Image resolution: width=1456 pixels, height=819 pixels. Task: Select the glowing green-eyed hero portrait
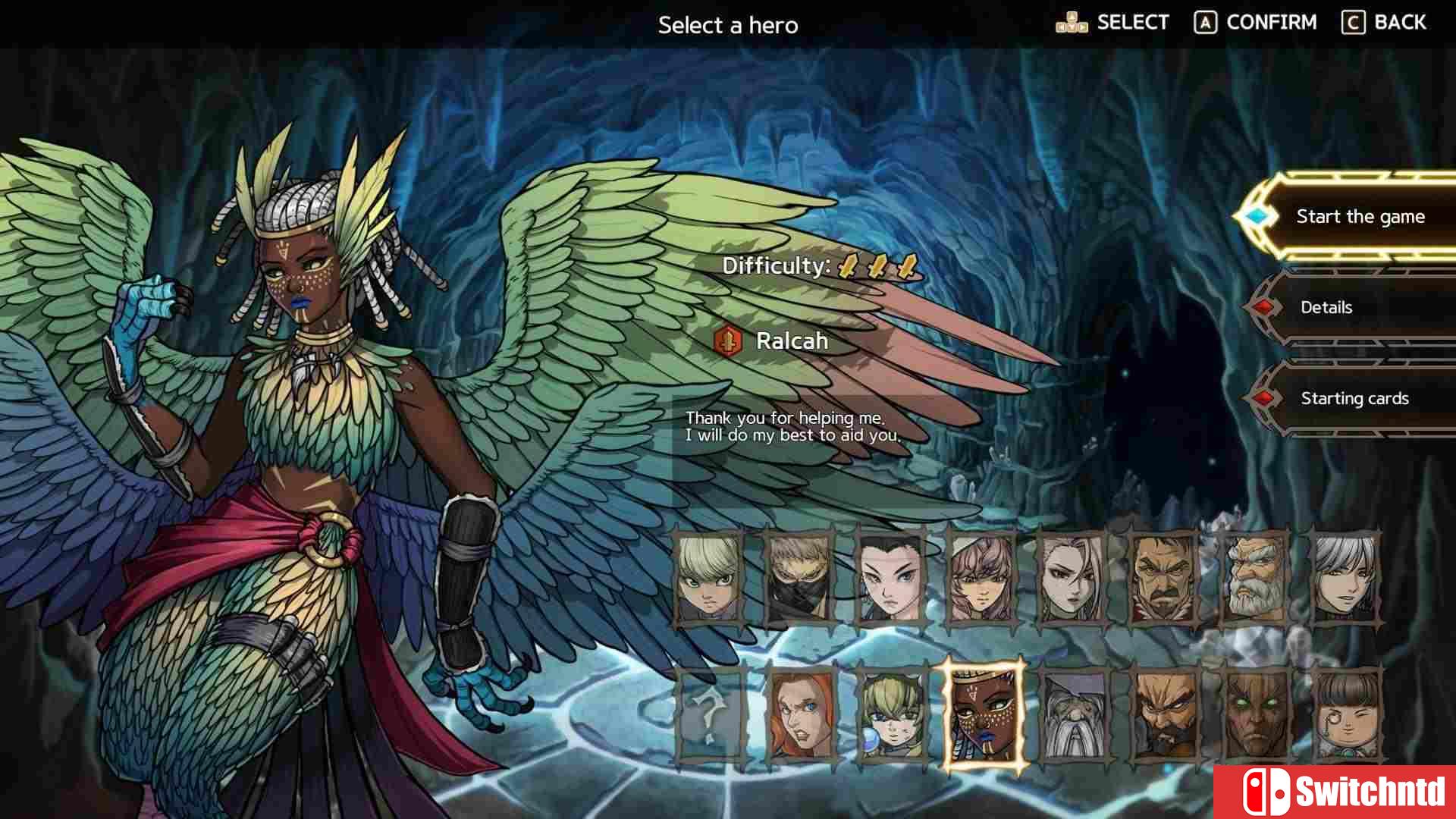tap(1256, 715)
